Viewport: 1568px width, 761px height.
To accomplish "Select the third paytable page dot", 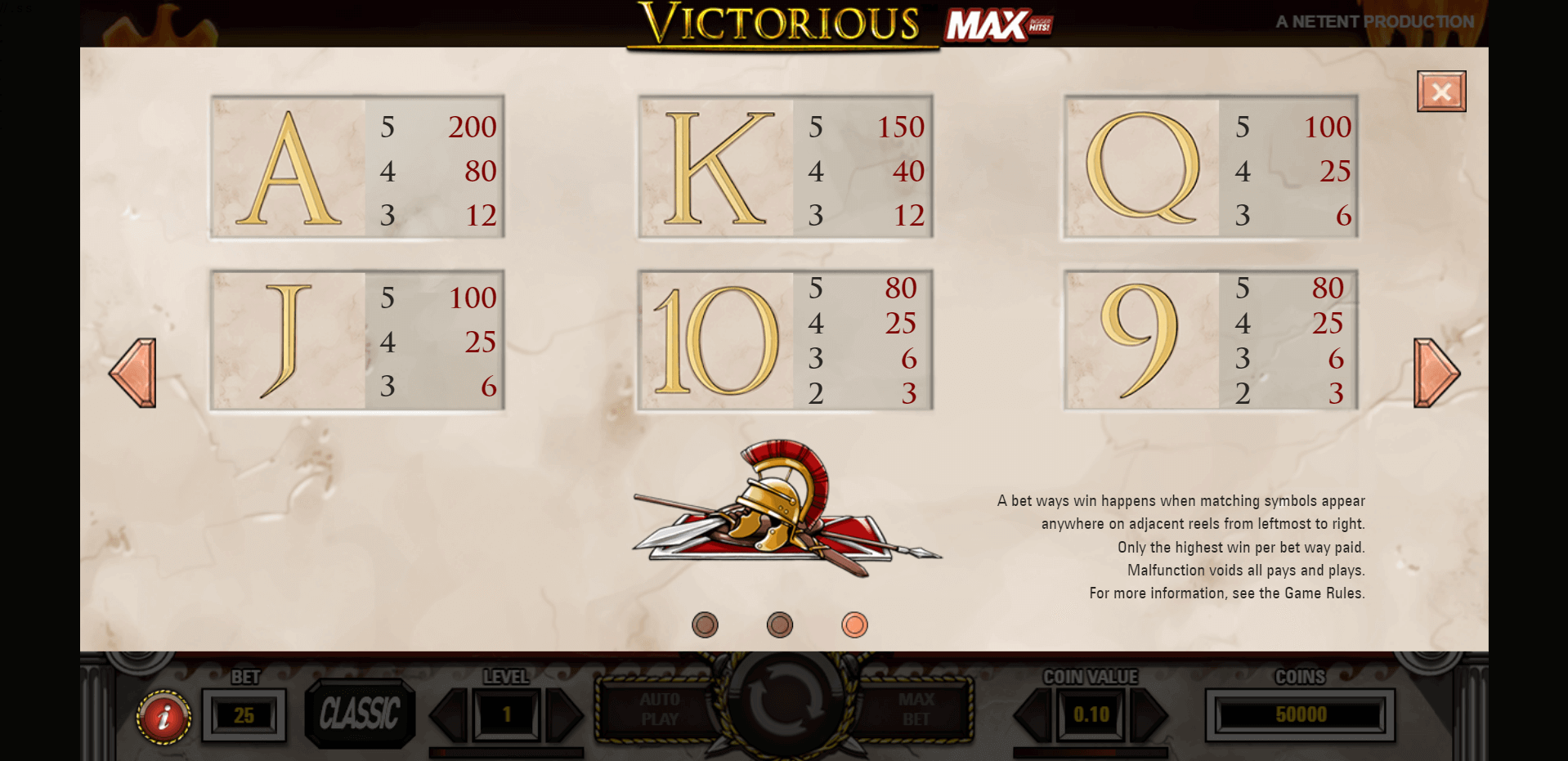I will tap(854, 625).
